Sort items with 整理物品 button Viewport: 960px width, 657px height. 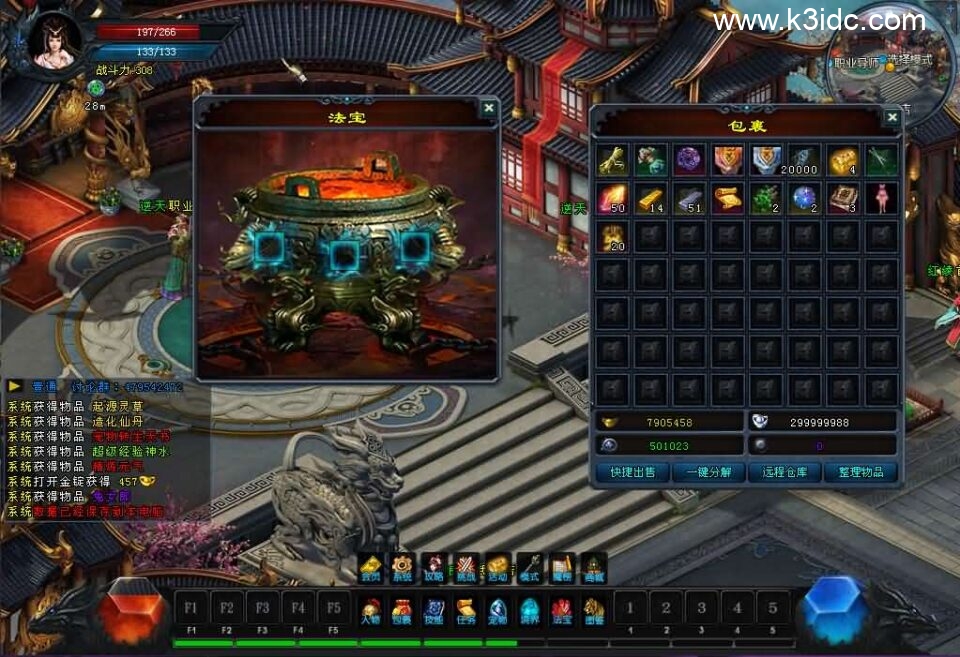(x=861, y=472)
